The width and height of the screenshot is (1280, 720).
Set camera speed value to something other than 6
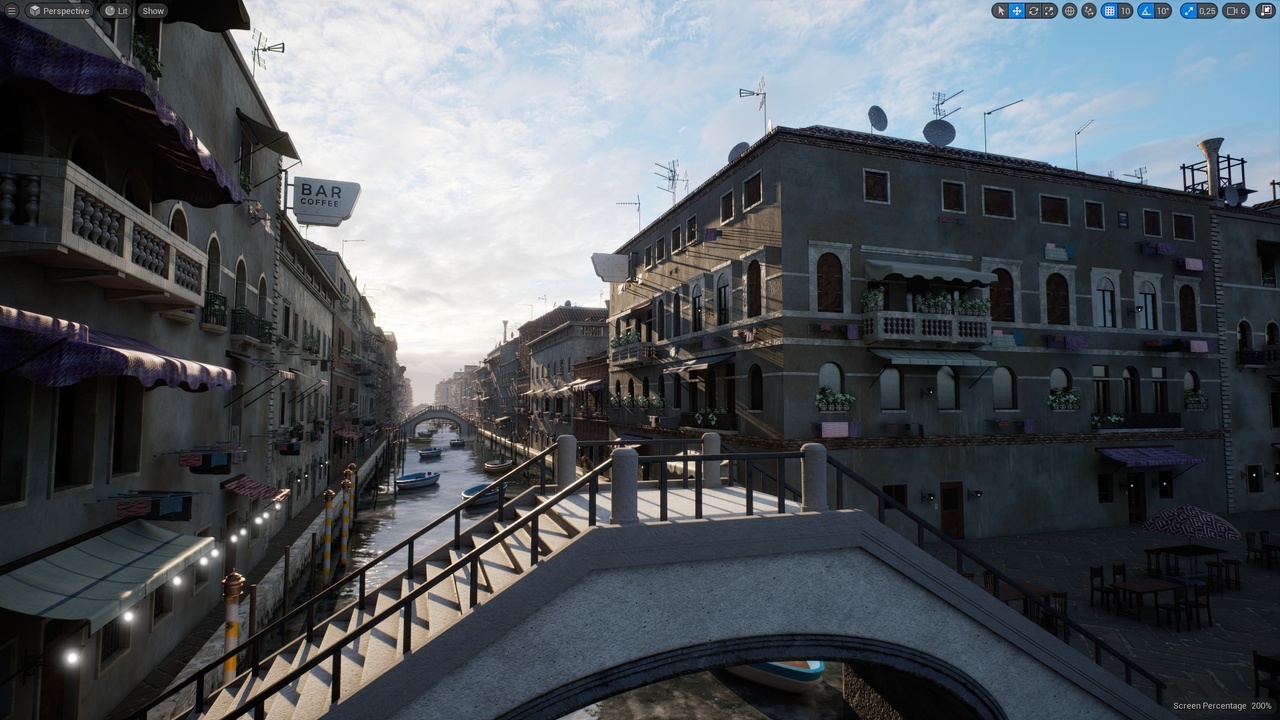point(1245,11)
